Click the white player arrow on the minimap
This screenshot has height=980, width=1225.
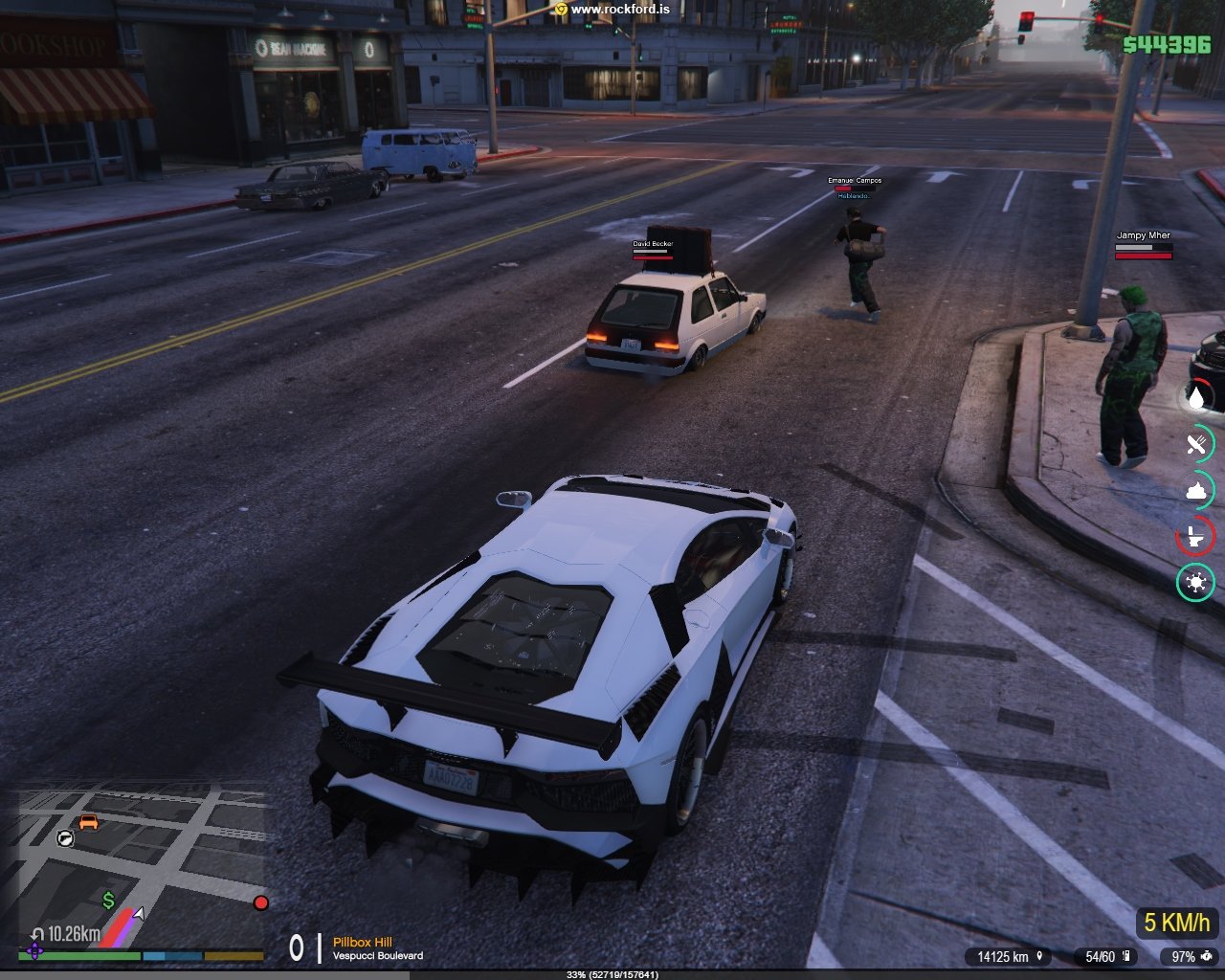tap(139, 914)
